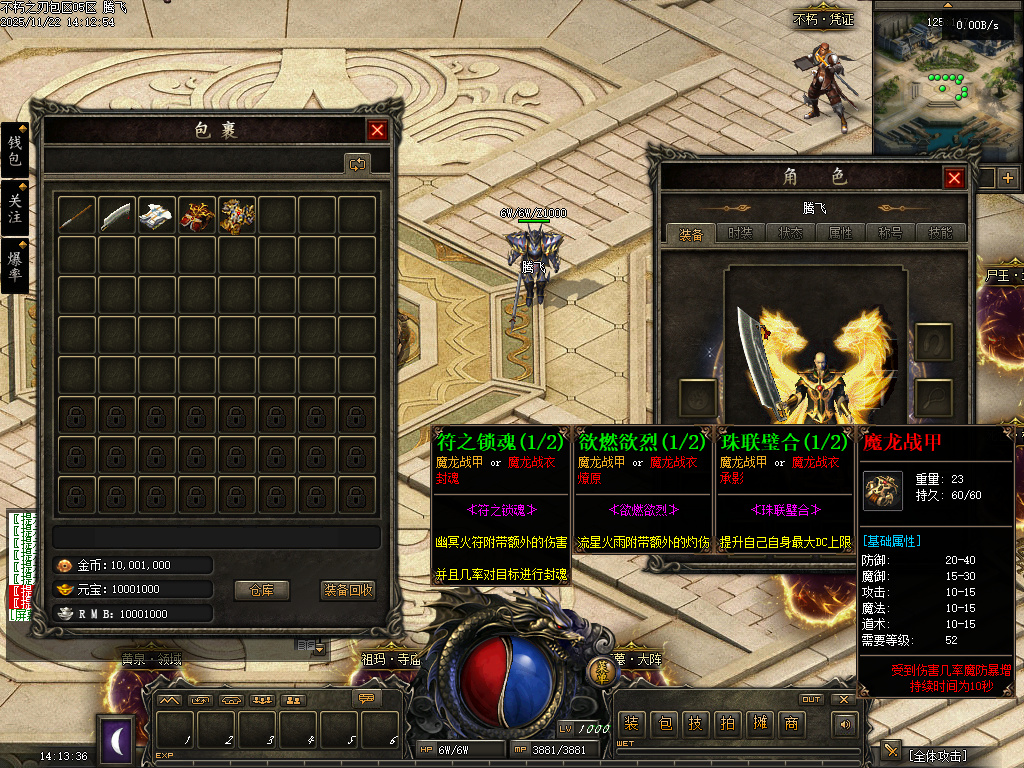Switch to the 时装 fashion tab
Image resolution: width=1024 pixels, height=768 pixels.
[740, 233]
